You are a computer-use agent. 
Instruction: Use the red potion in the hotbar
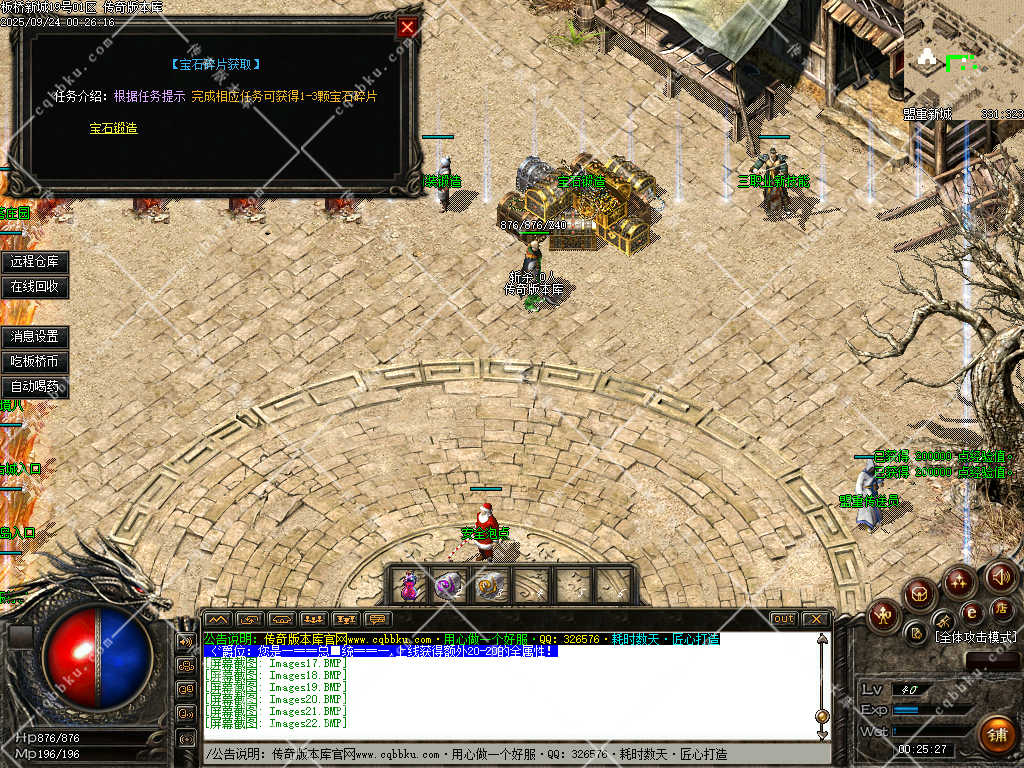pos(409,586)
